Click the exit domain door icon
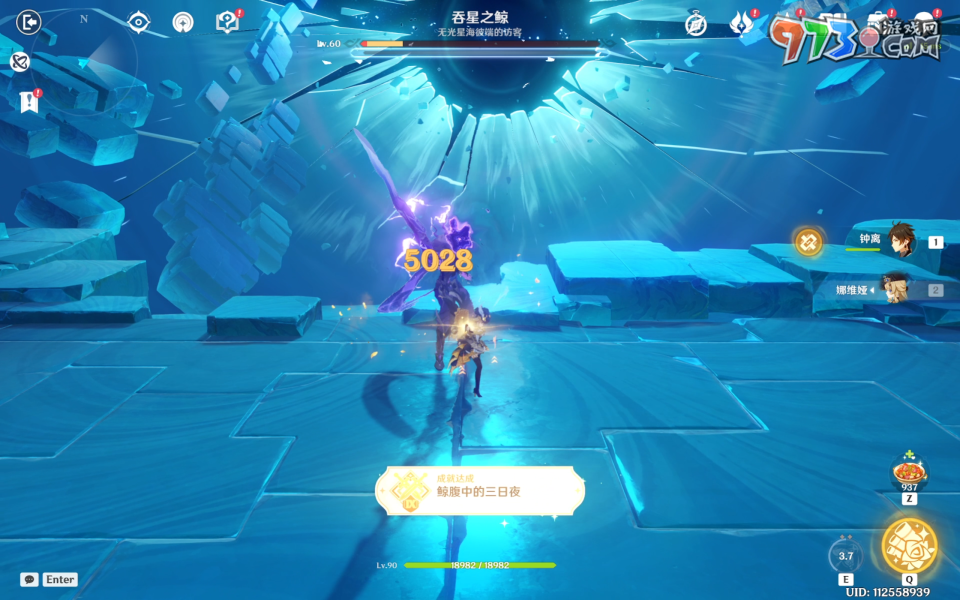Screen dimensions: 960x600 [x=29, y=22]
